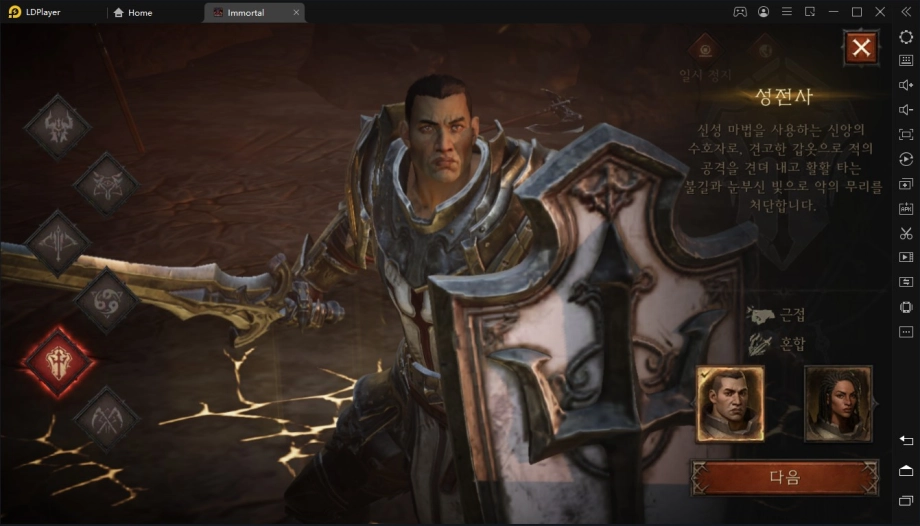Maximize the LDPlayer window
This screenshot has width=920, height=526.
[x=856, y=12]
